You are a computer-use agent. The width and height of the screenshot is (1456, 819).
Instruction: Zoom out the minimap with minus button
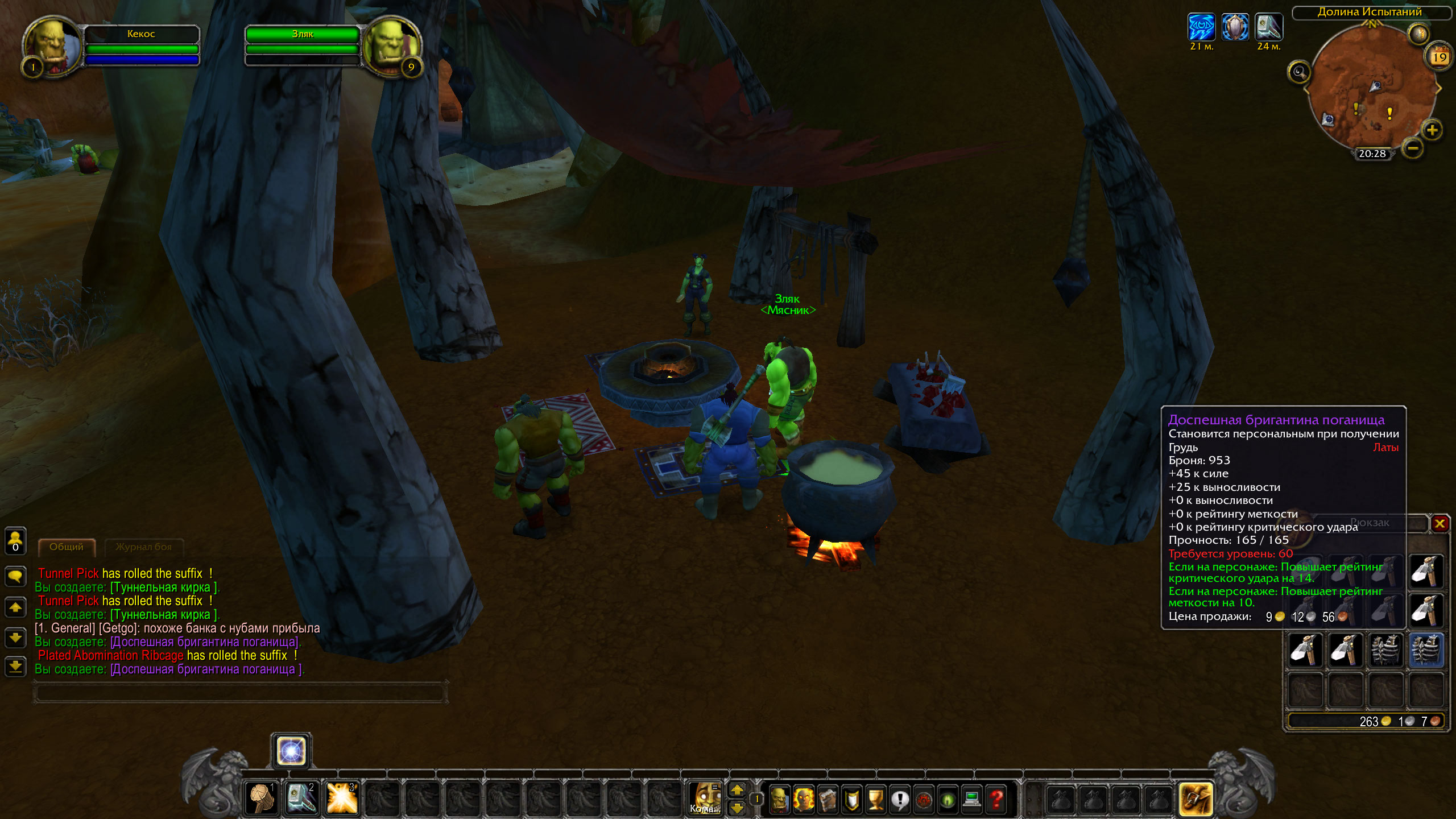click(1413, 149)
